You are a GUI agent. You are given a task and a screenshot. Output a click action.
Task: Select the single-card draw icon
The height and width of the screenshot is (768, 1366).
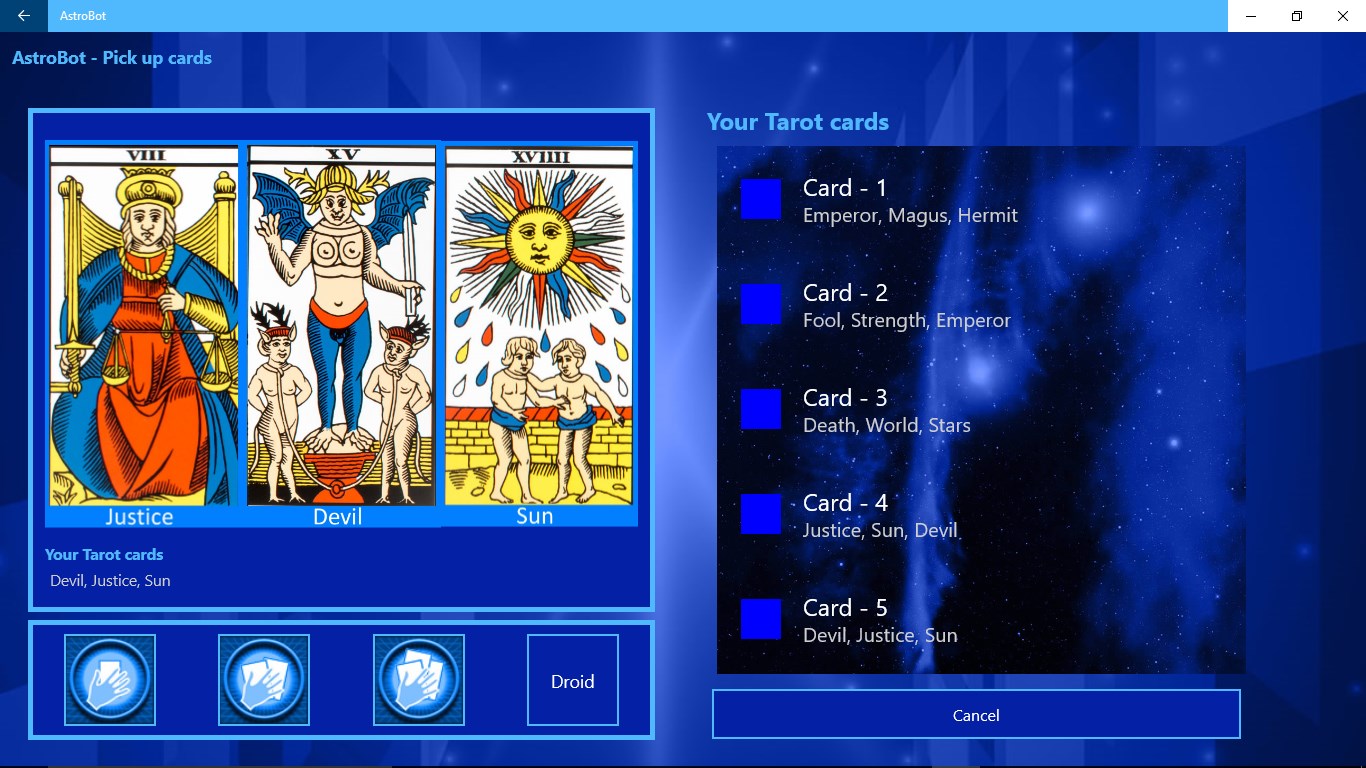pyautogui.click(x=109, y=679)
